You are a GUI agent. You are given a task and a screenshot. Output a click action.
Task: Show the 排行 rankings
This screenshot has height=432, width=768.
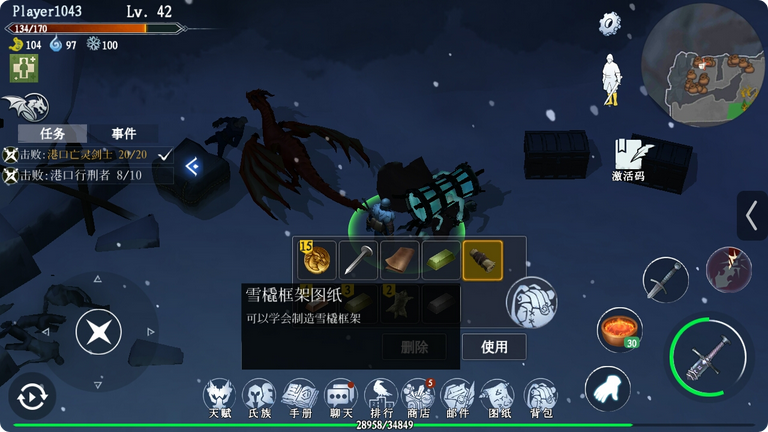(381, 397)
